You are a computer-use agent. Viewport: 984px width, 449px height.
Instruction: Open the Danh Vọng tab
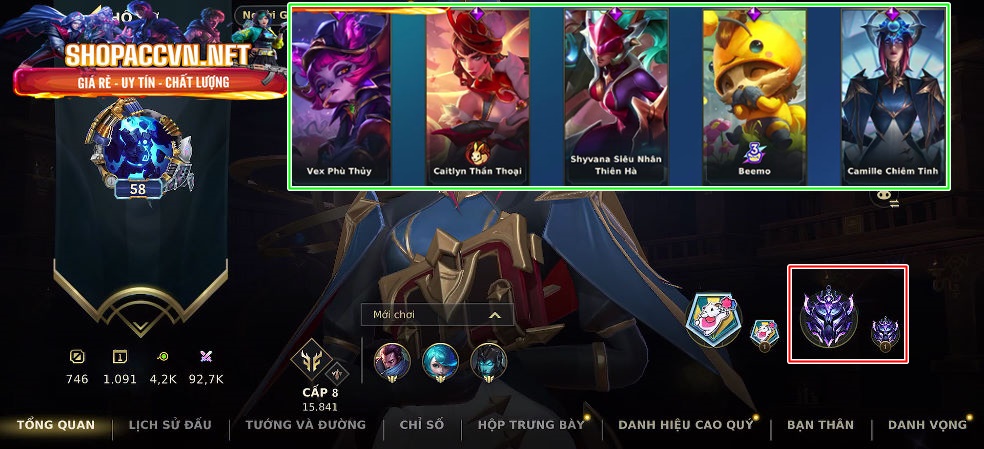point(928,425)
